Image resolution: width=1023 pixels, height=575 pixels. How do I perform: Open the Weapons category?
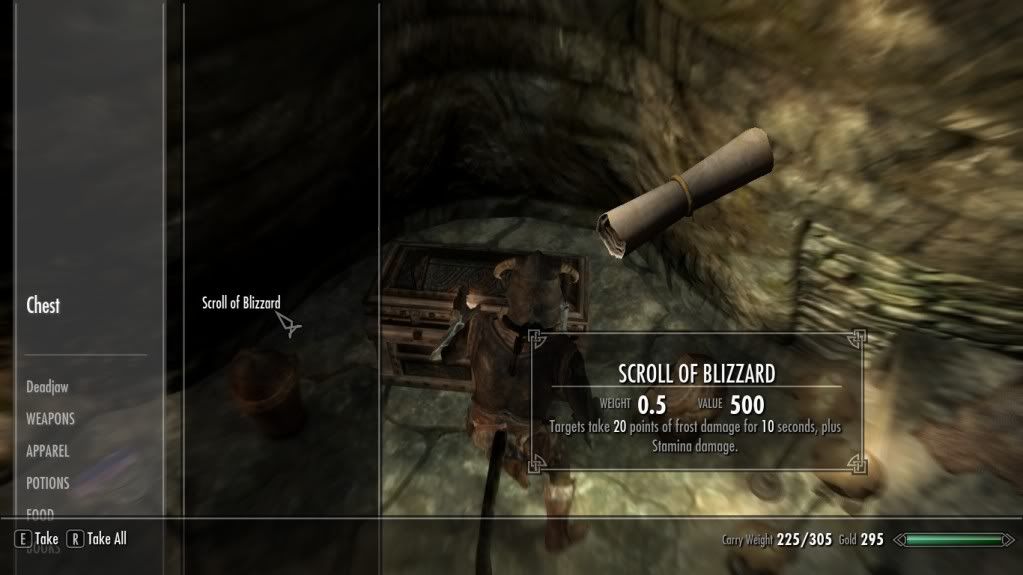(x=50, y=419)
